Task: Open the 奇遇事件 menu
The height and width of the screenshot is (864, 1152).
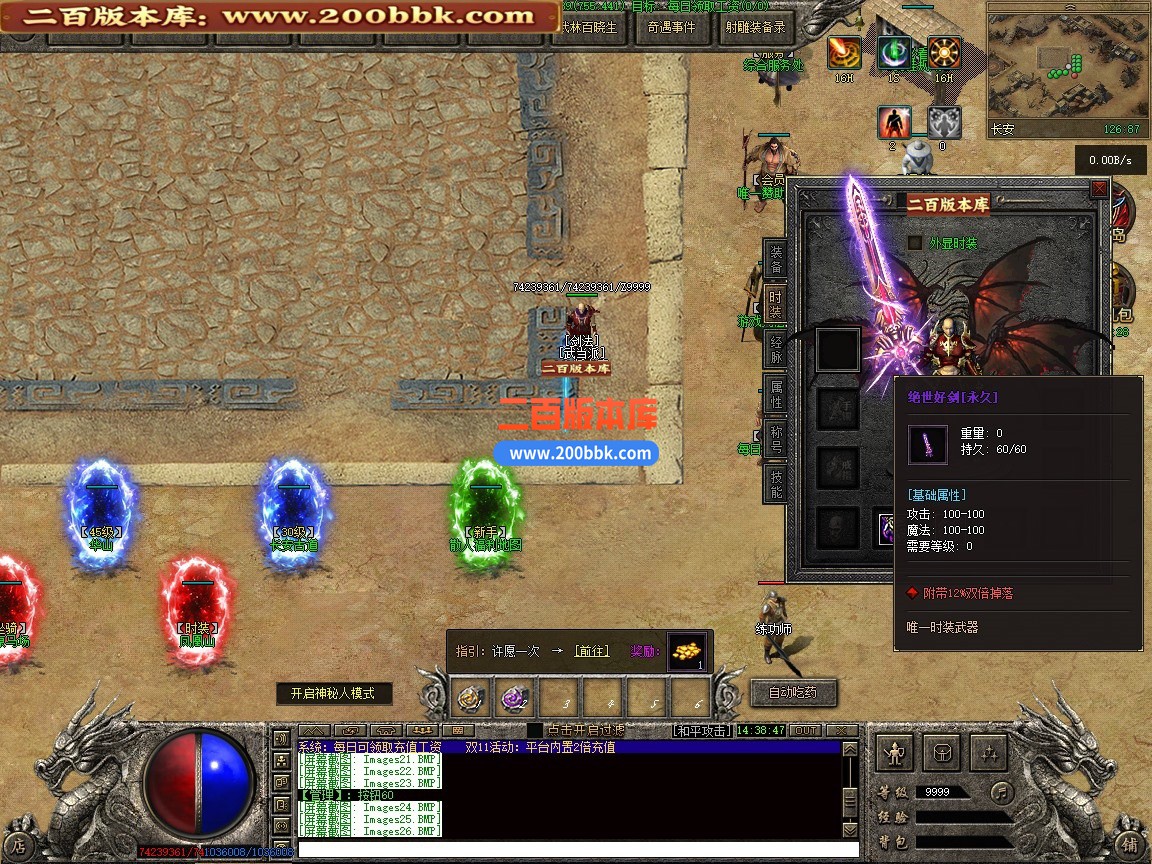Action: point(670,28)
